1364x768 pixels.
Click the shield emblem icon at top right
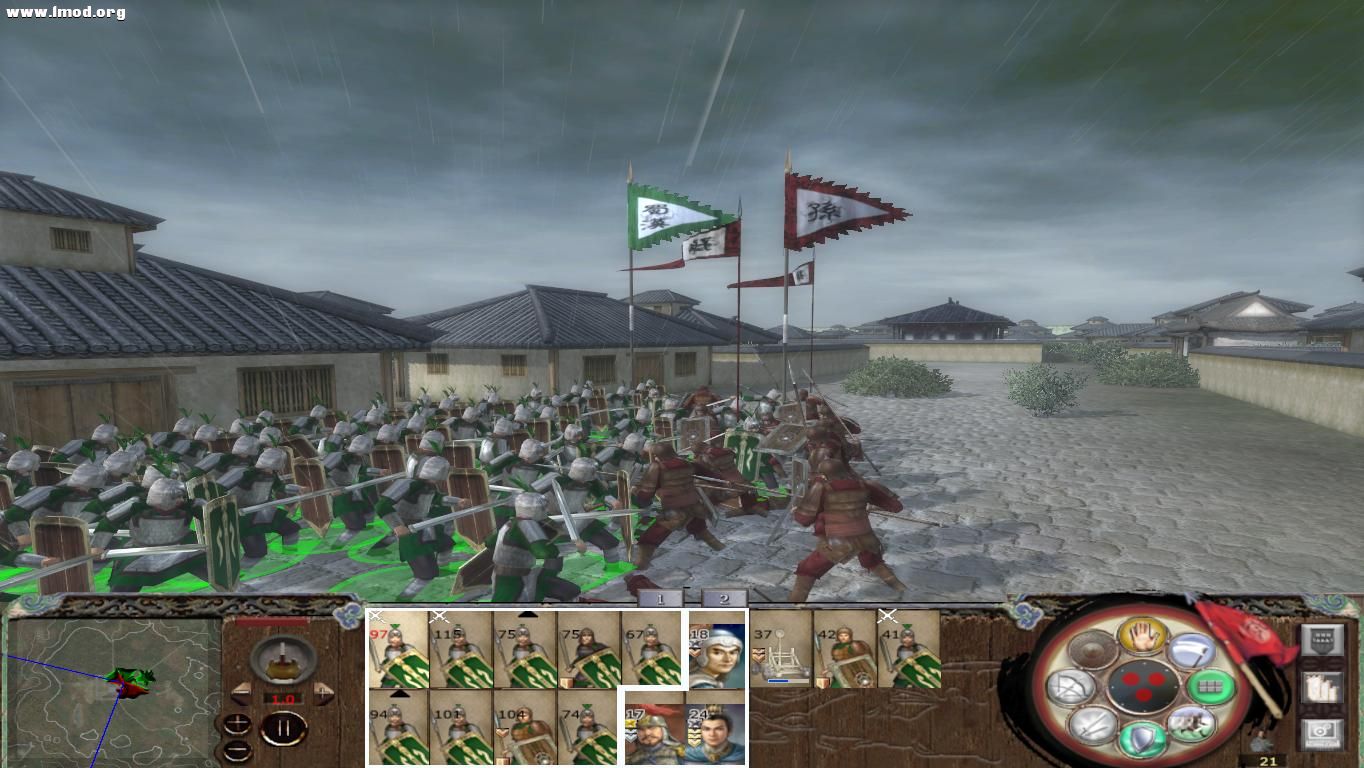[1322, 637]
